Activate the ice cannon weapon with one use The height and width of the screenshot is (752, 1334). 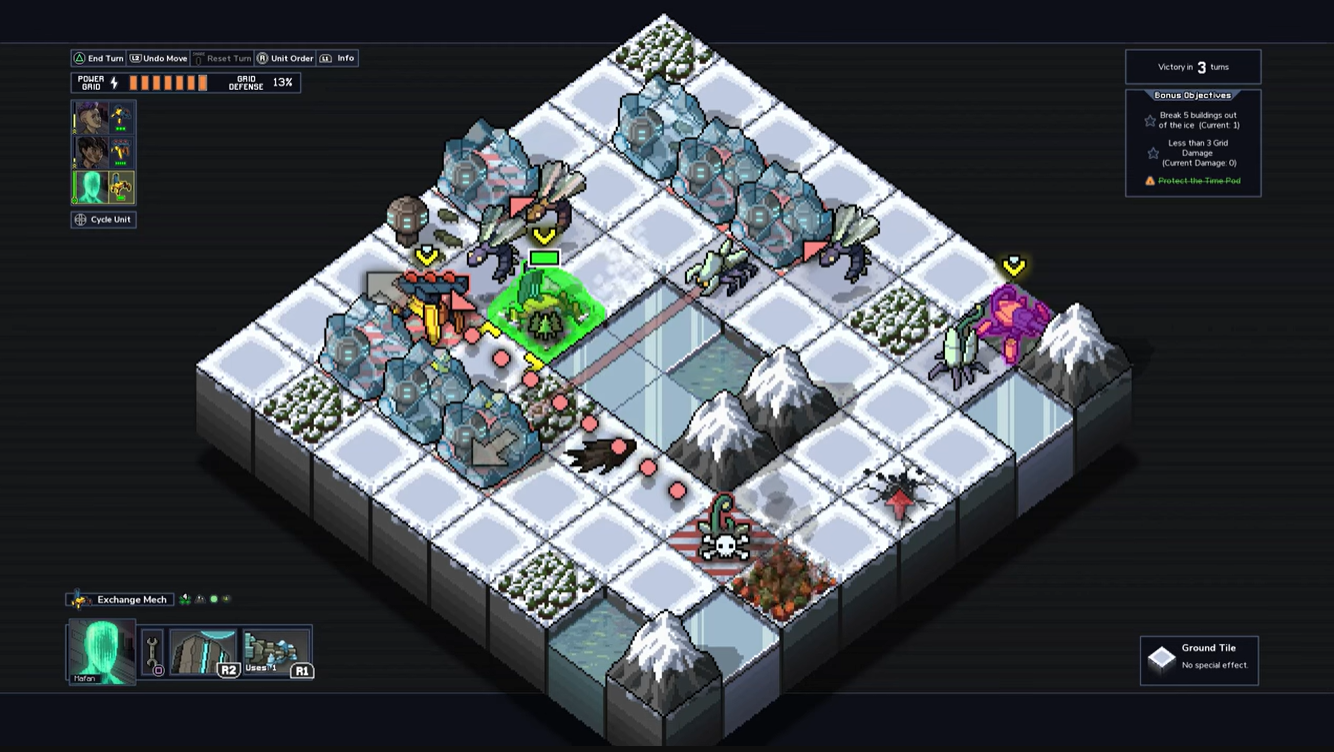tap(276, 652)
